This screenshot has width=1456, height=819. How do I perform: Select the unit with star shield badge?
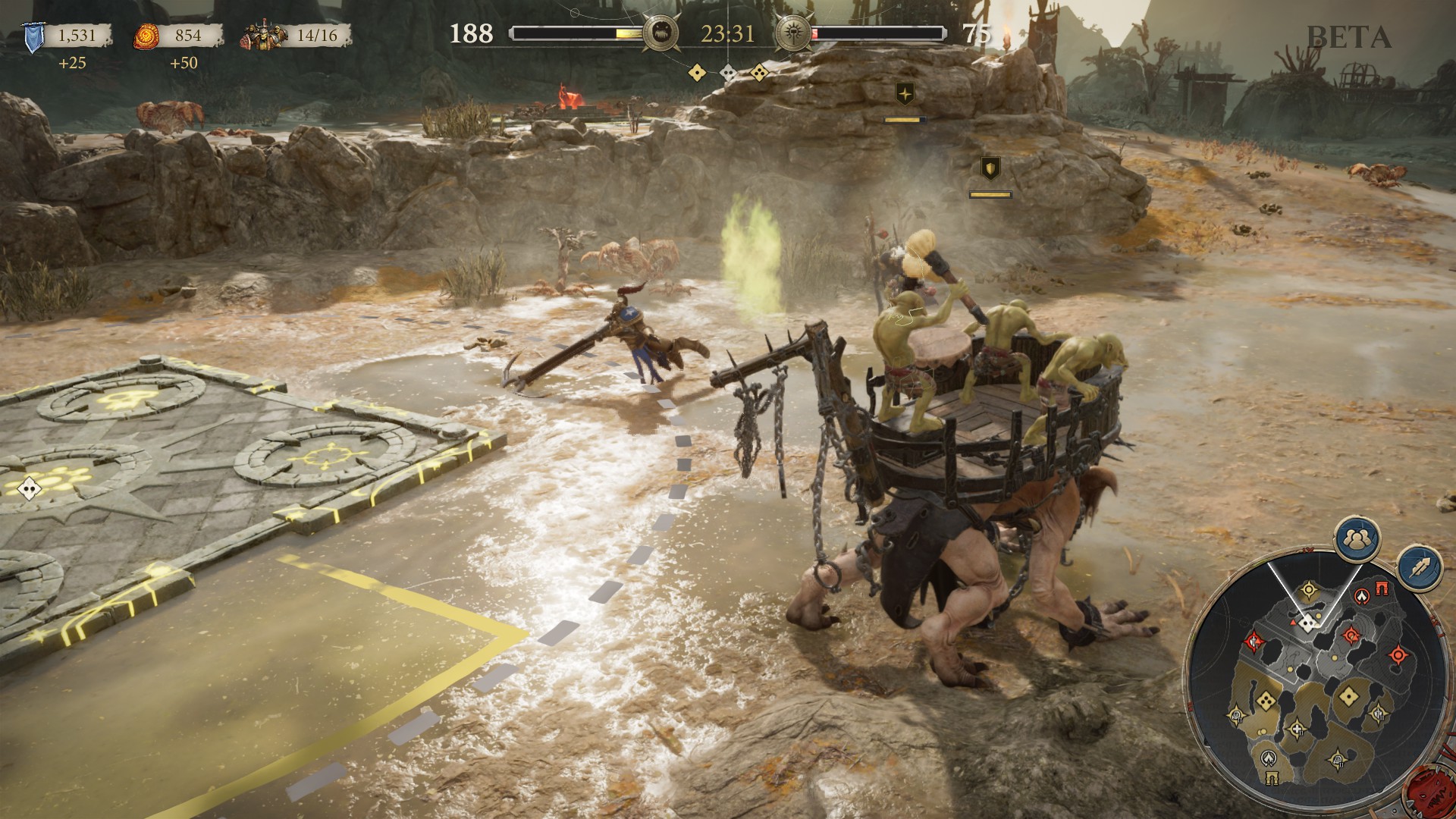(x=905, y=94)
